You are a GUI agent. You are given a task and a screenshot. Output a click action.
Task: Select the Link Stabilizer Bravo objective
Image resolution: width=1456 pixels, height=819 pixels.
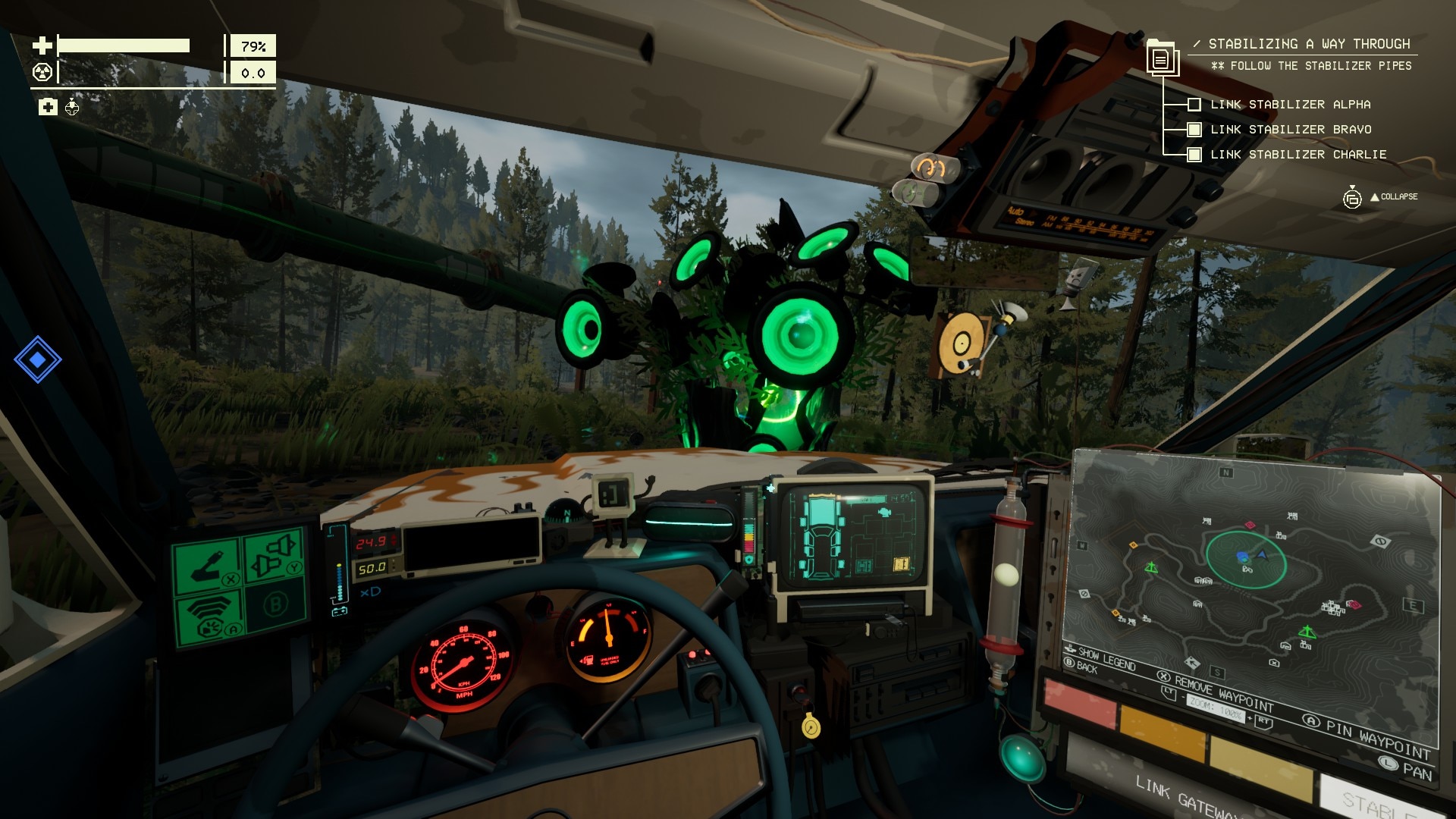coord(1290,130)
